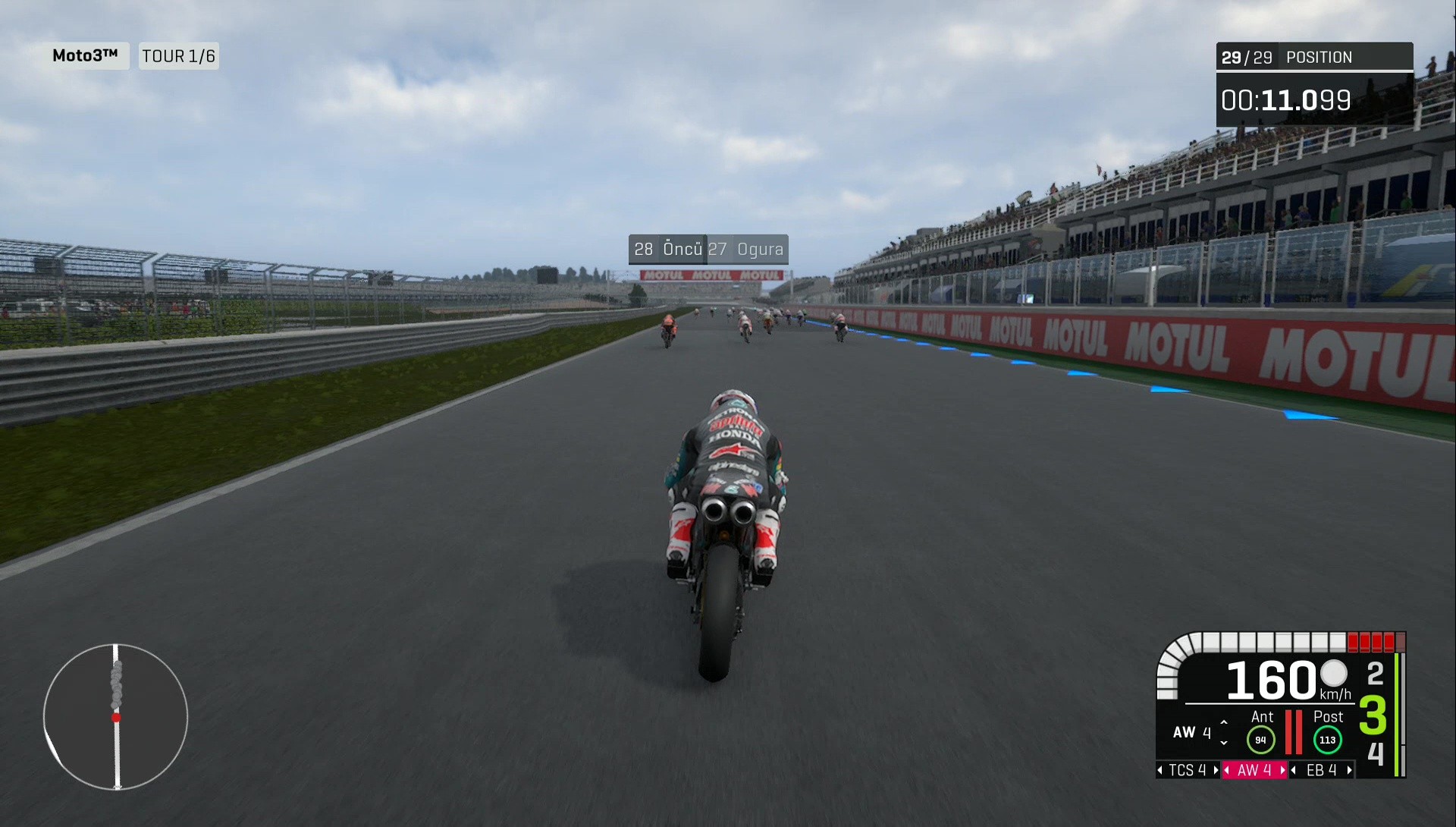Click the red brake temperature bars icon

1294,732
